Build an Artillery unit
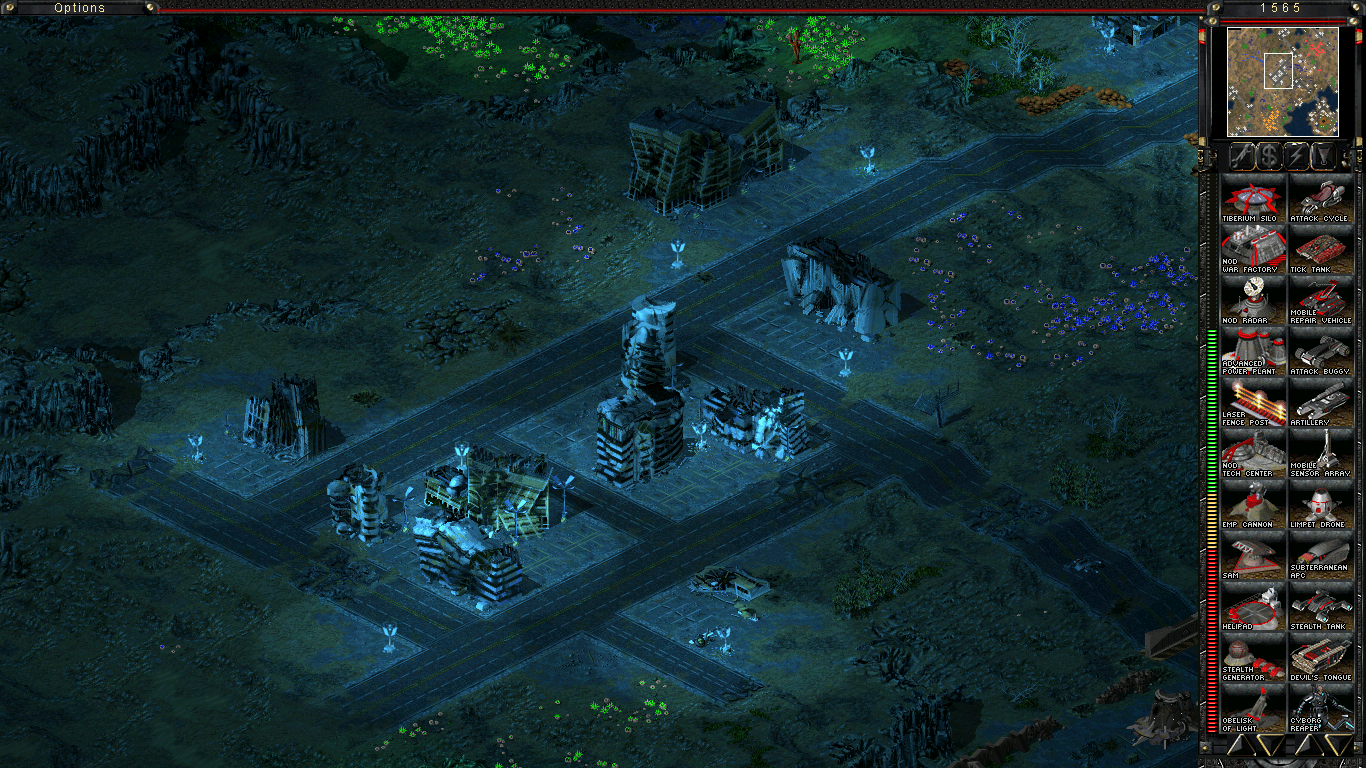The image size is (1366, 768). click(1320, 402)
